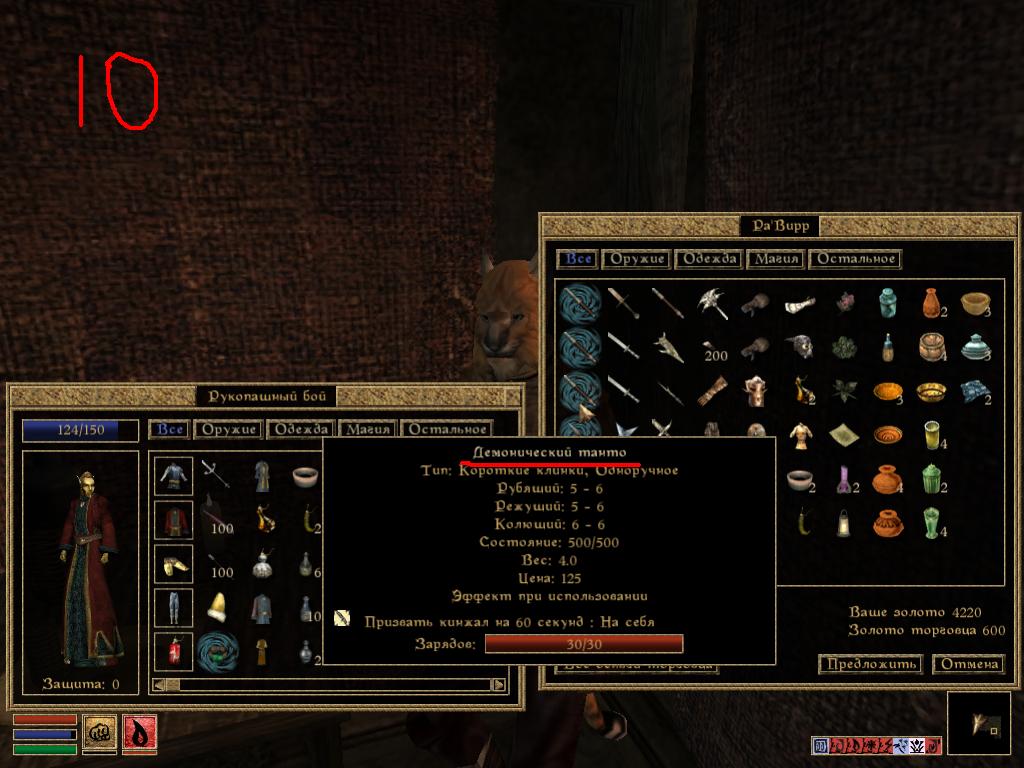Show merchant's Одежда category
This screenshot has height=768, width=1024.
(708, 259)
